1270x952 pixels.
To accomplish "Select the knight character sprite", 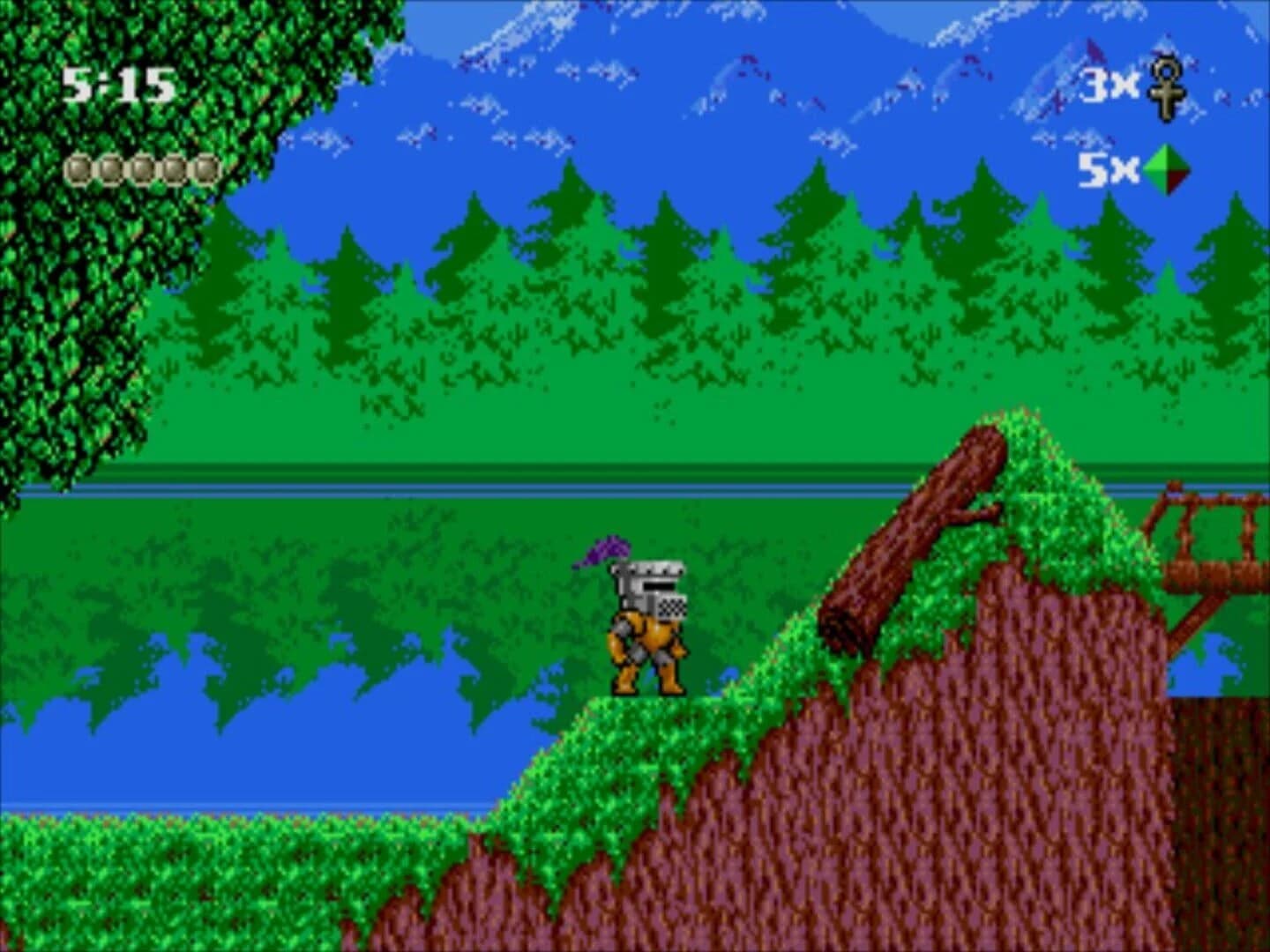I will click(x=648, y=626).
